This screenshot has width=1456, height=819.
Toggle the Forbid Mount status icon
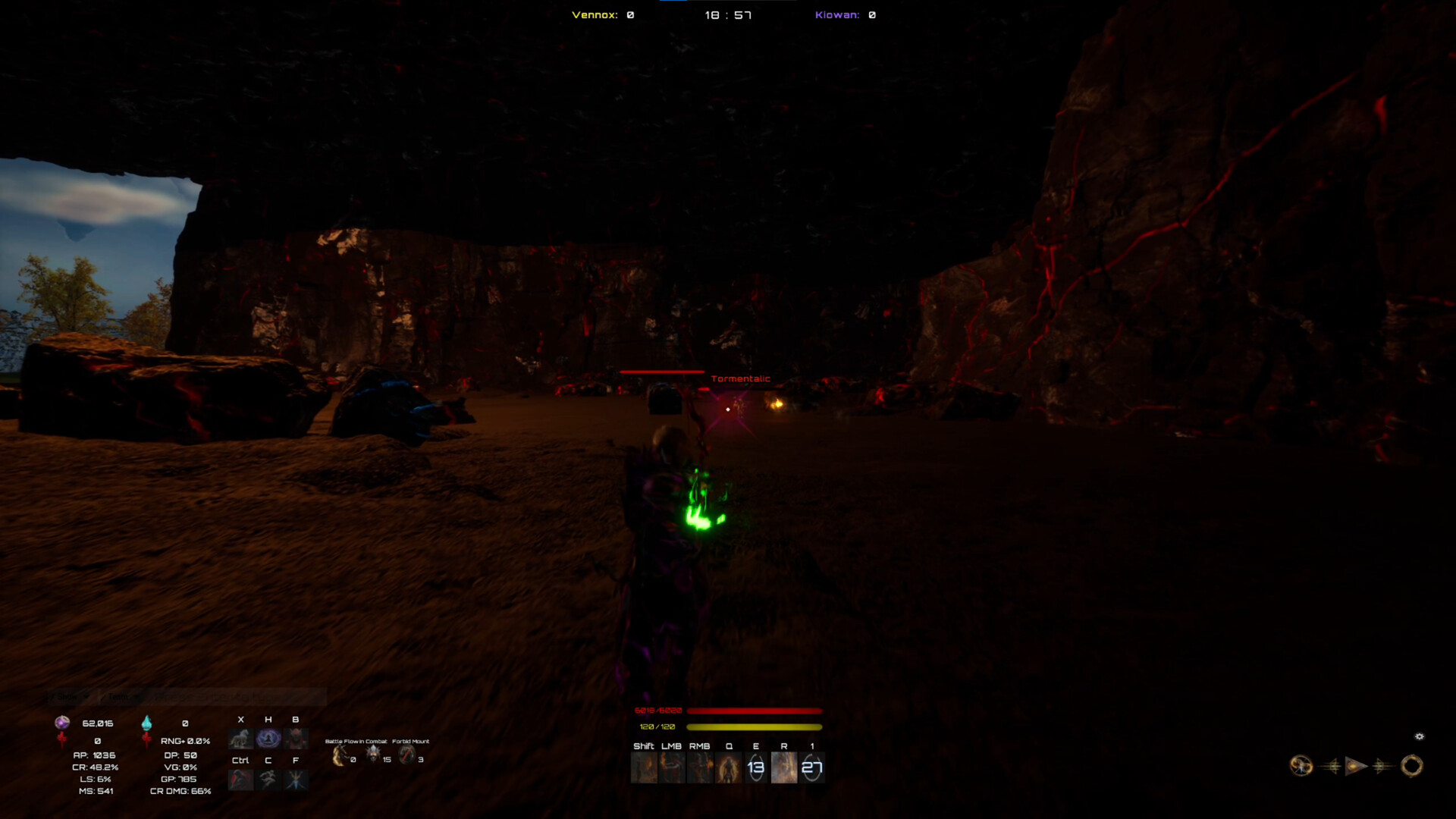tap(406, 755)
